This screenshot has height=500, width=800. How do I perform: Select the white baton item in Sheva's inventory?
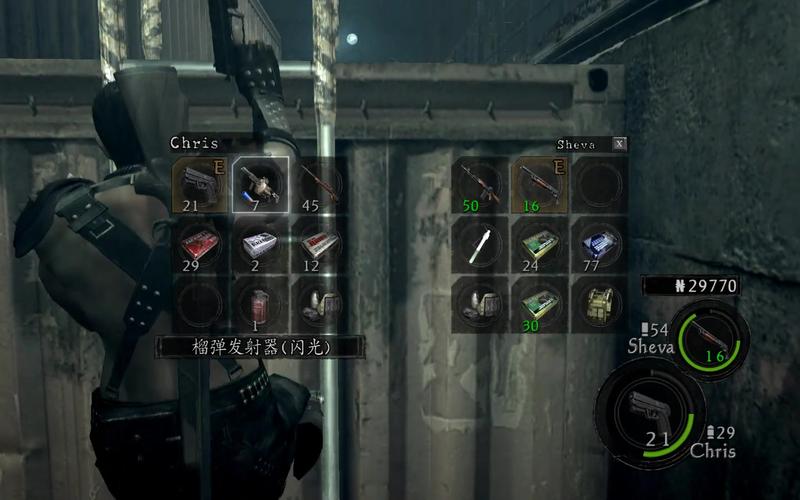click(480, 245)
